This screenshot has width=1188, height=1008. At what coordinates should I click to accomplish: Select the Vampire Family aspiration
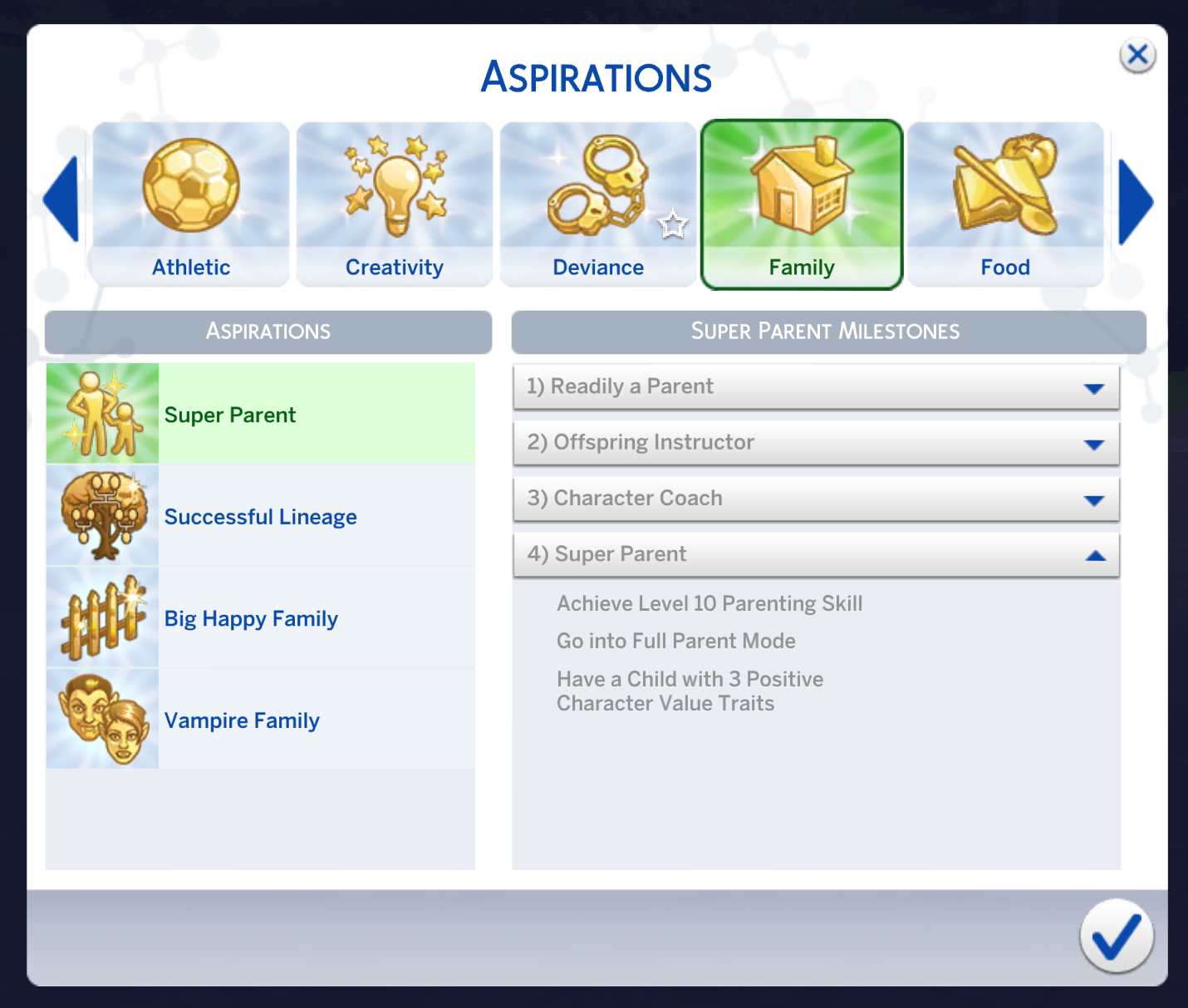[x=242, y=720]
